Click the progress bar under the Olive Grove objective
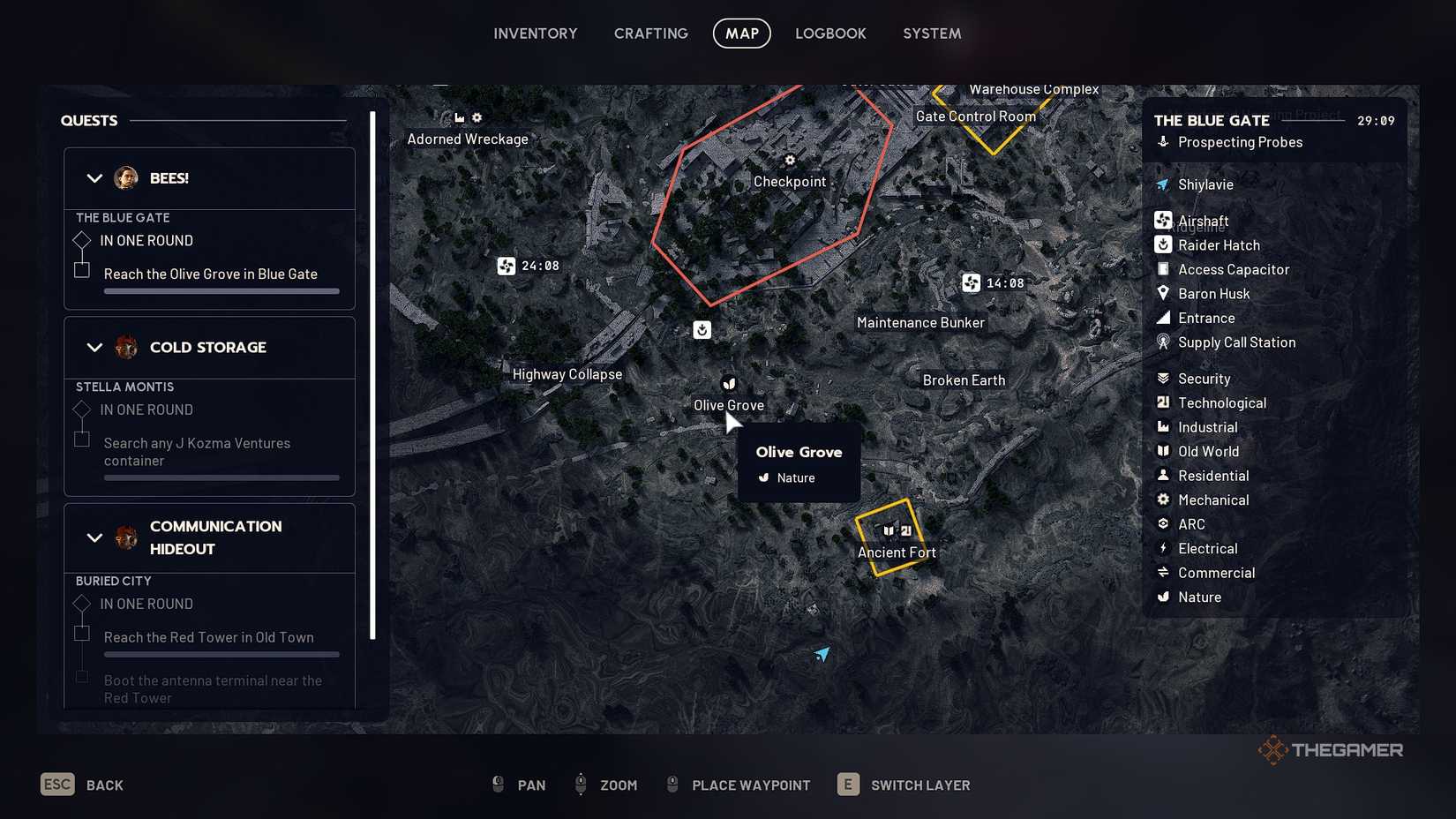Viewport: 1456px width, 819px height. click(221, 291)
